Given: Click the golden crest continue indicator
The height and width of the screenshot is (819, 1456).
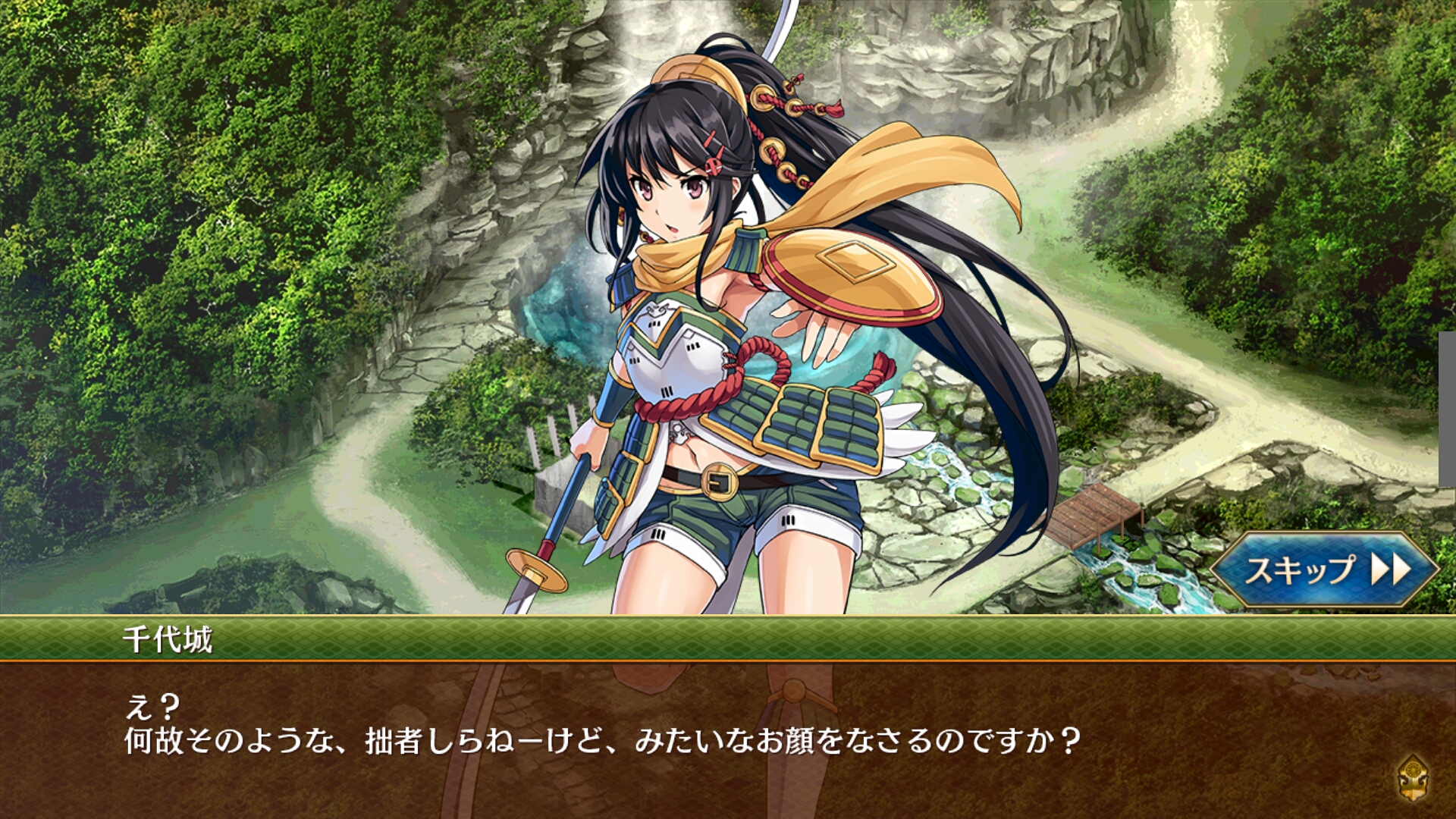Looking at the screenshot, I should 1414,779.
